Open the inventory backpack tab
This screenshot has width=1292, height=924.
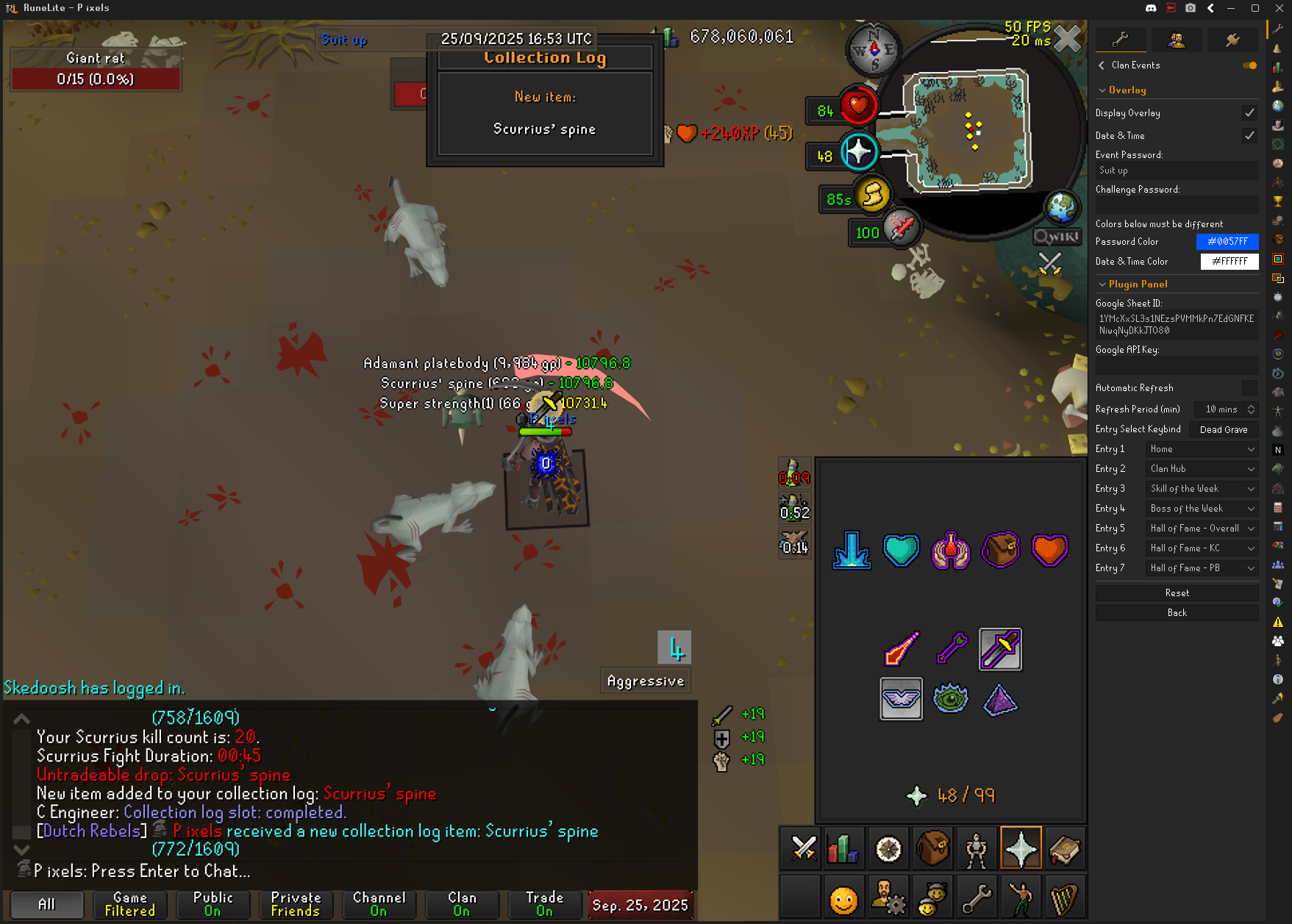point(932,849)
